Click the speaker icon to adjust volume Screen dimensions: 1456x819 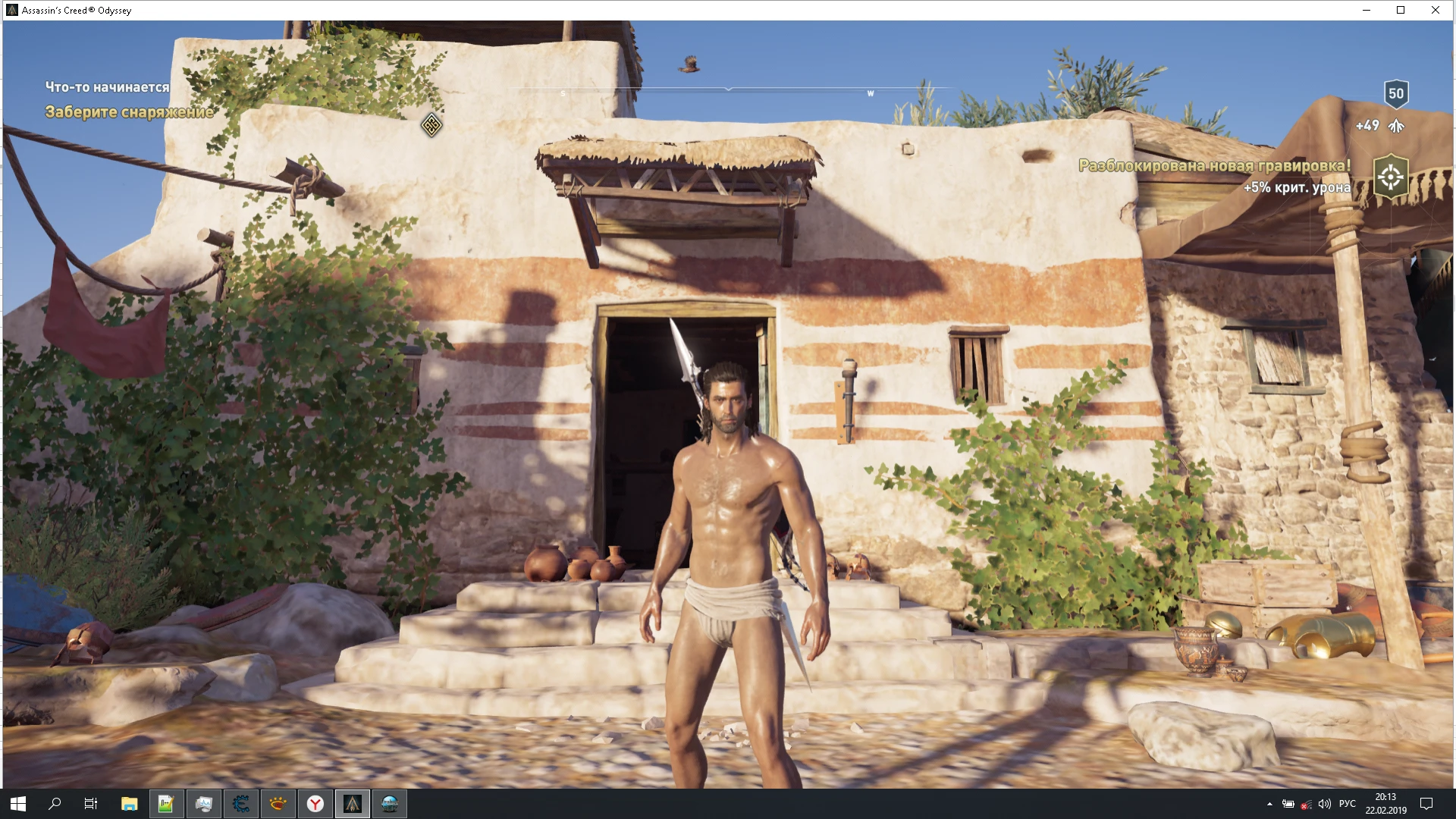click(x=1325, y=804)
